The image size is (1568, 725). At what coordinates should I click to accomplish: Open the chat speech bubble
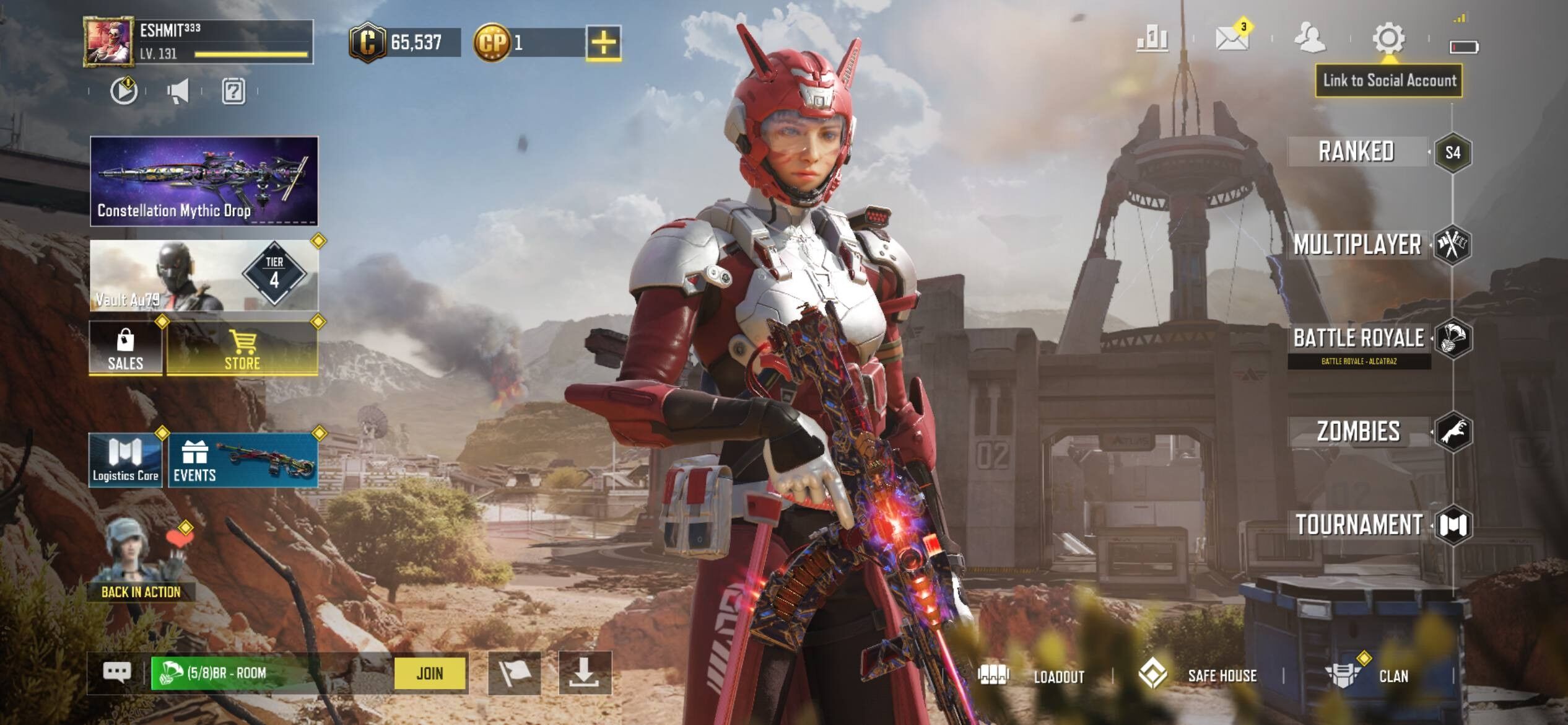pyautogui.click(x=117, y=672)
